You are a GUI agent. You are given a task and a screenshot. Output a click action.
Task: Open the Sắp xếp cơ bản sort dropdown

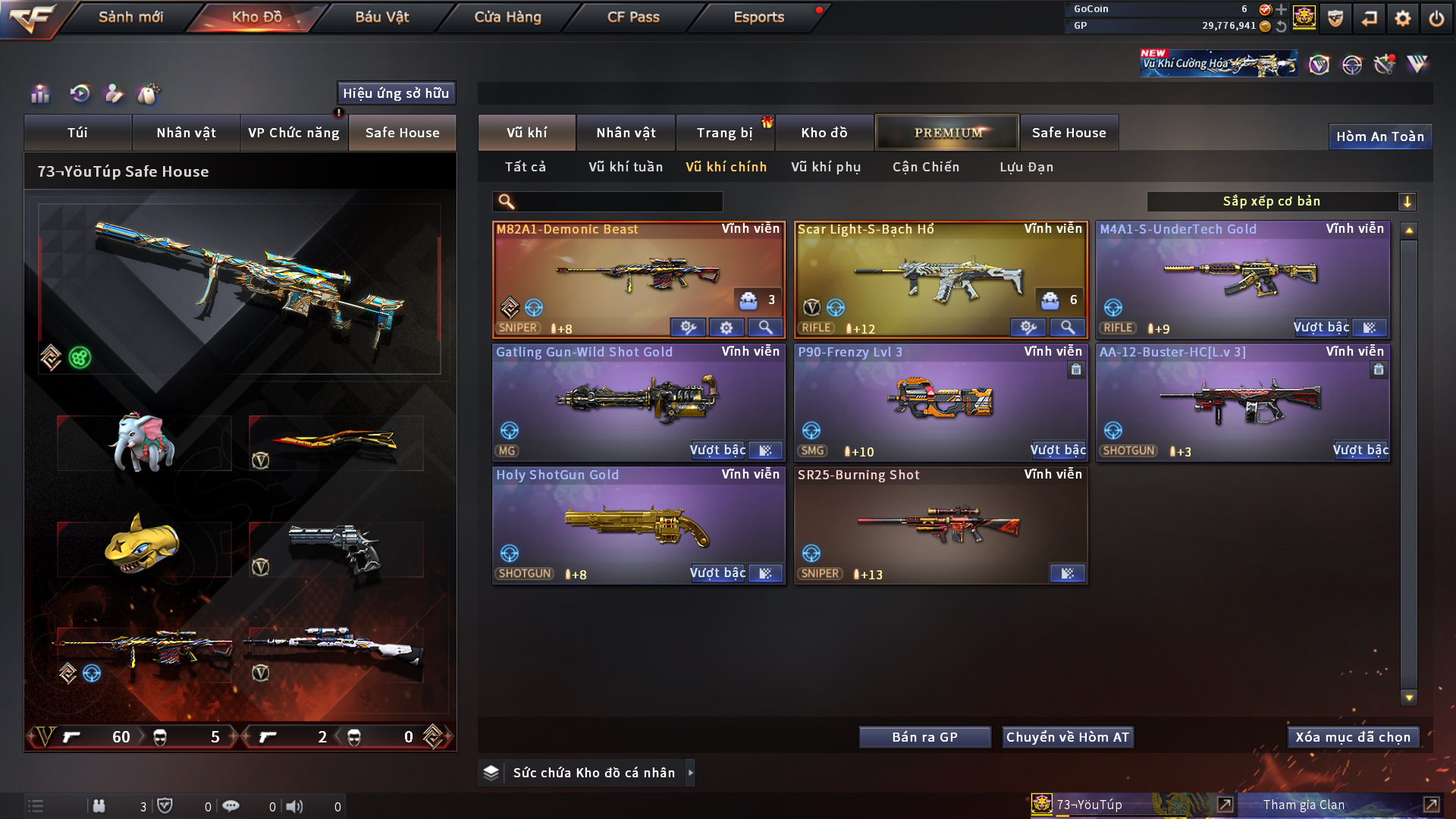point(1281,201)
